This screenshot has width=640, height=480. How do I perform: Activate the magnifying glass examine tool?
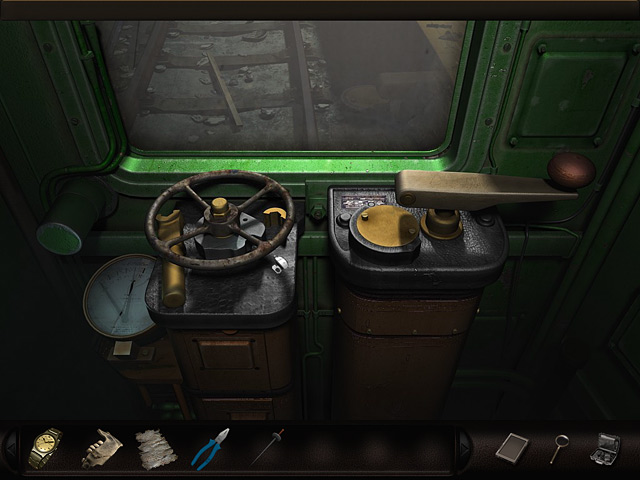pos(560,446)
